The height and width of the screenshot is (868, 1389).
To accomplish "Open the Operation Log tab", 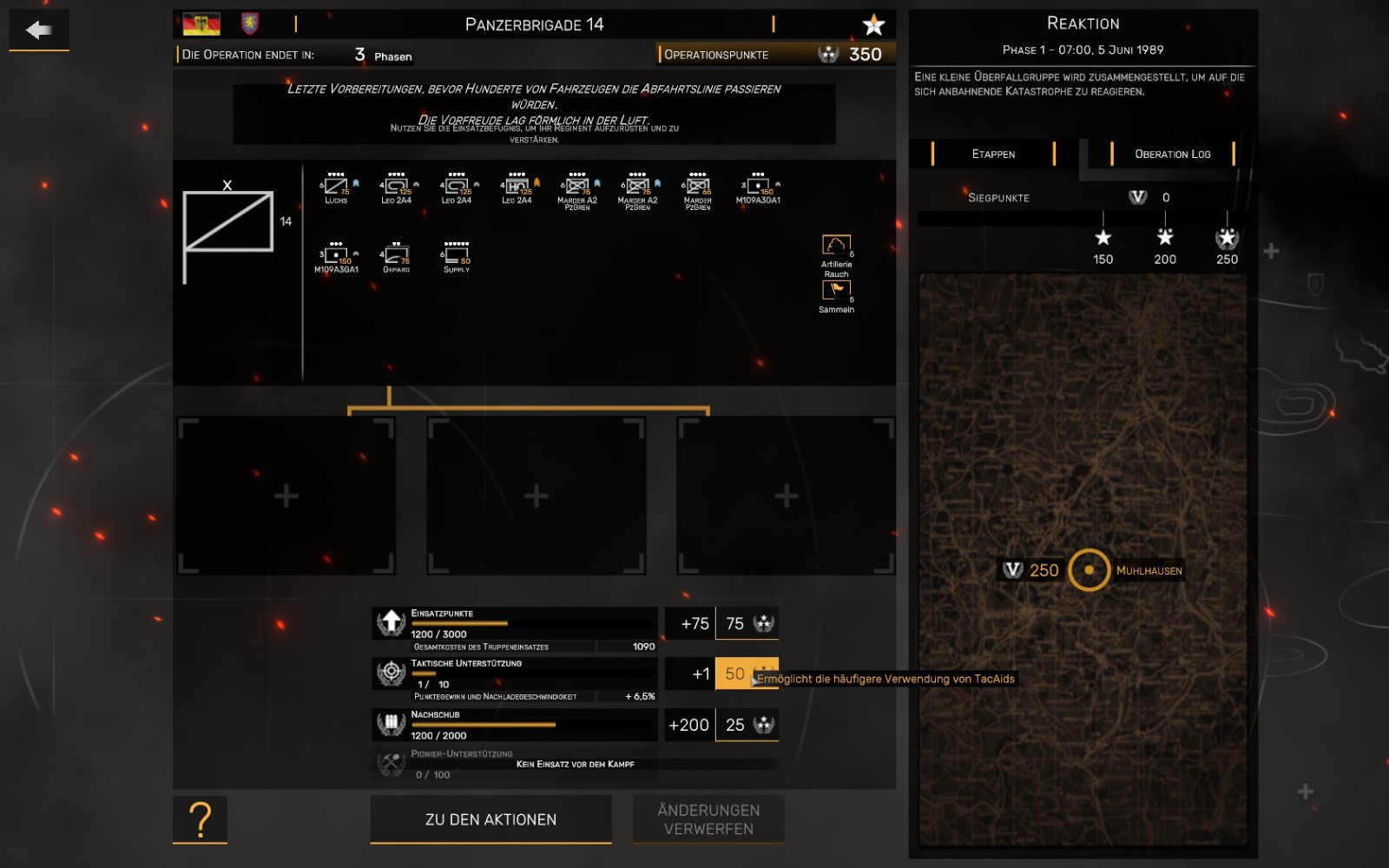I will (1172, 154).
